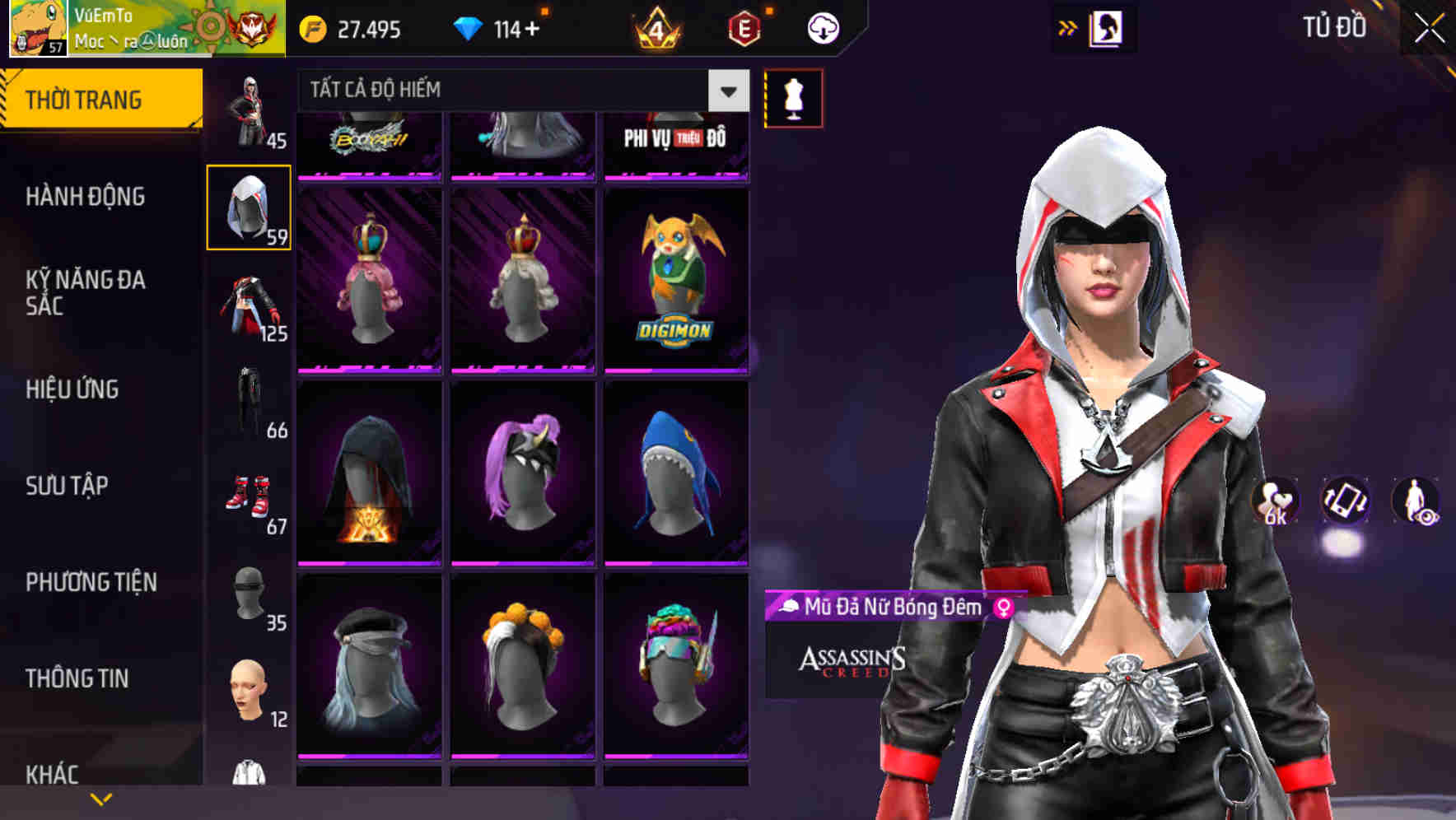1456x820 pixels.
Task: Click the photo frame icon near the top right
Action: click(1108, 27)
